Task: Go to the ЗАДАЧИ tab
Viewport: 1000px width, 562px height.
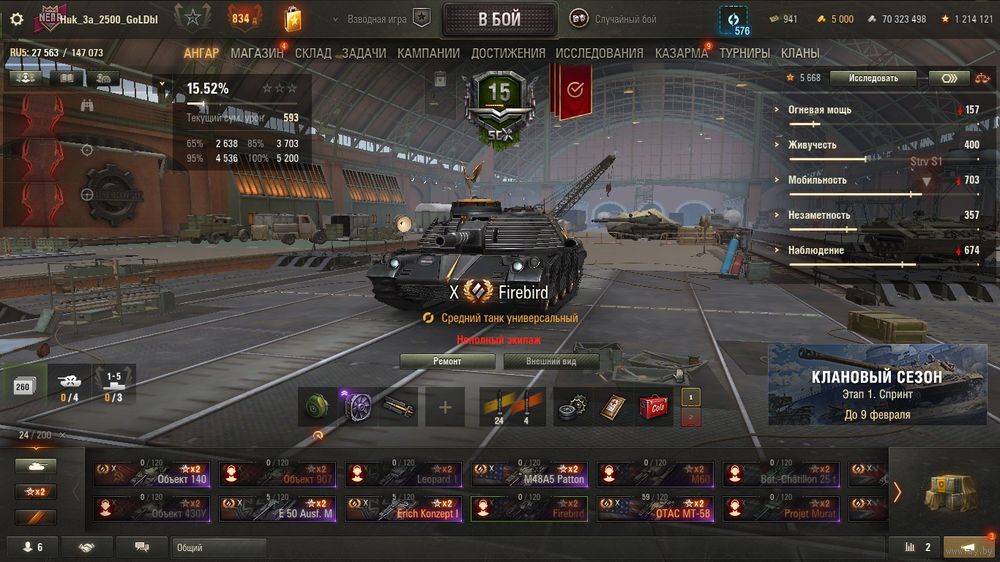Action: click(364, 53)
